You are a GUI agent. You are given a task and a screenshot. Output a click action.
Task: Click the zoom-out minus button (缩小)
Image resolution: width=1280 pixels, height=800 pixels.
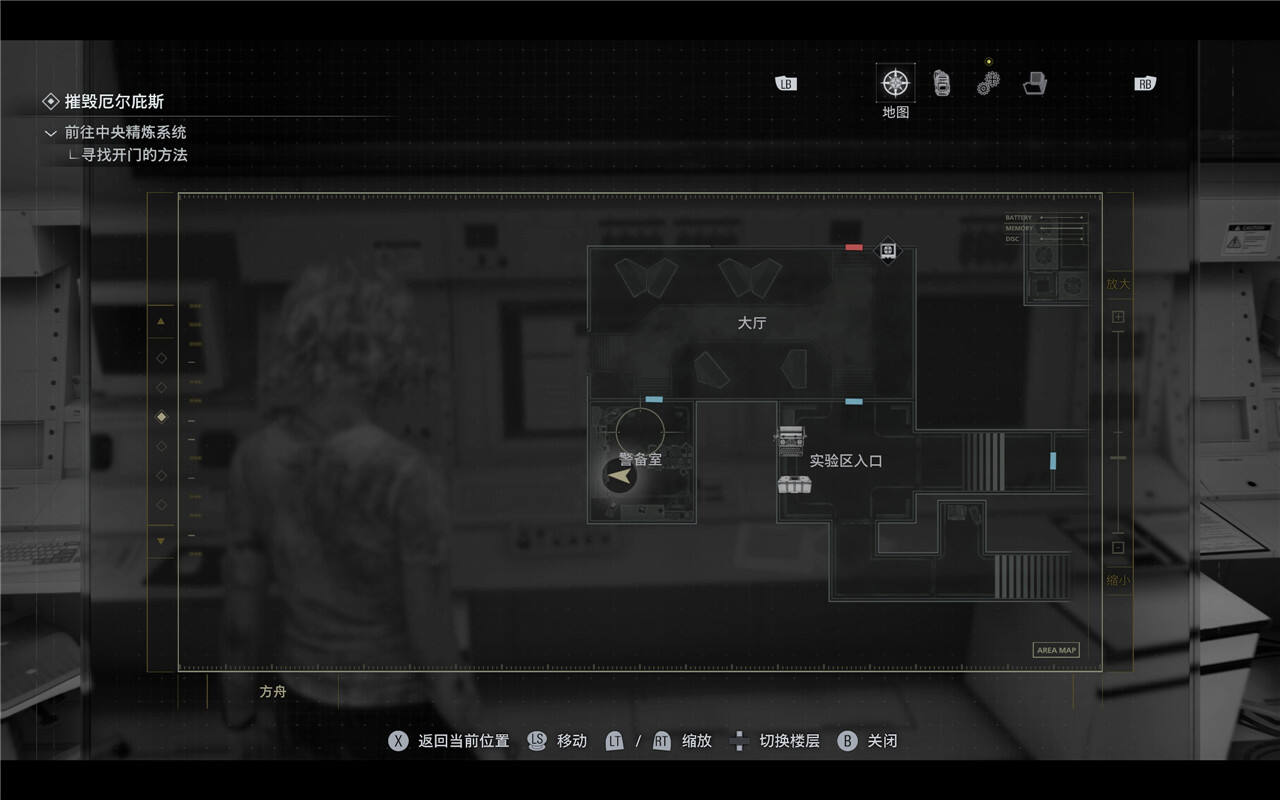point(1118,547)
